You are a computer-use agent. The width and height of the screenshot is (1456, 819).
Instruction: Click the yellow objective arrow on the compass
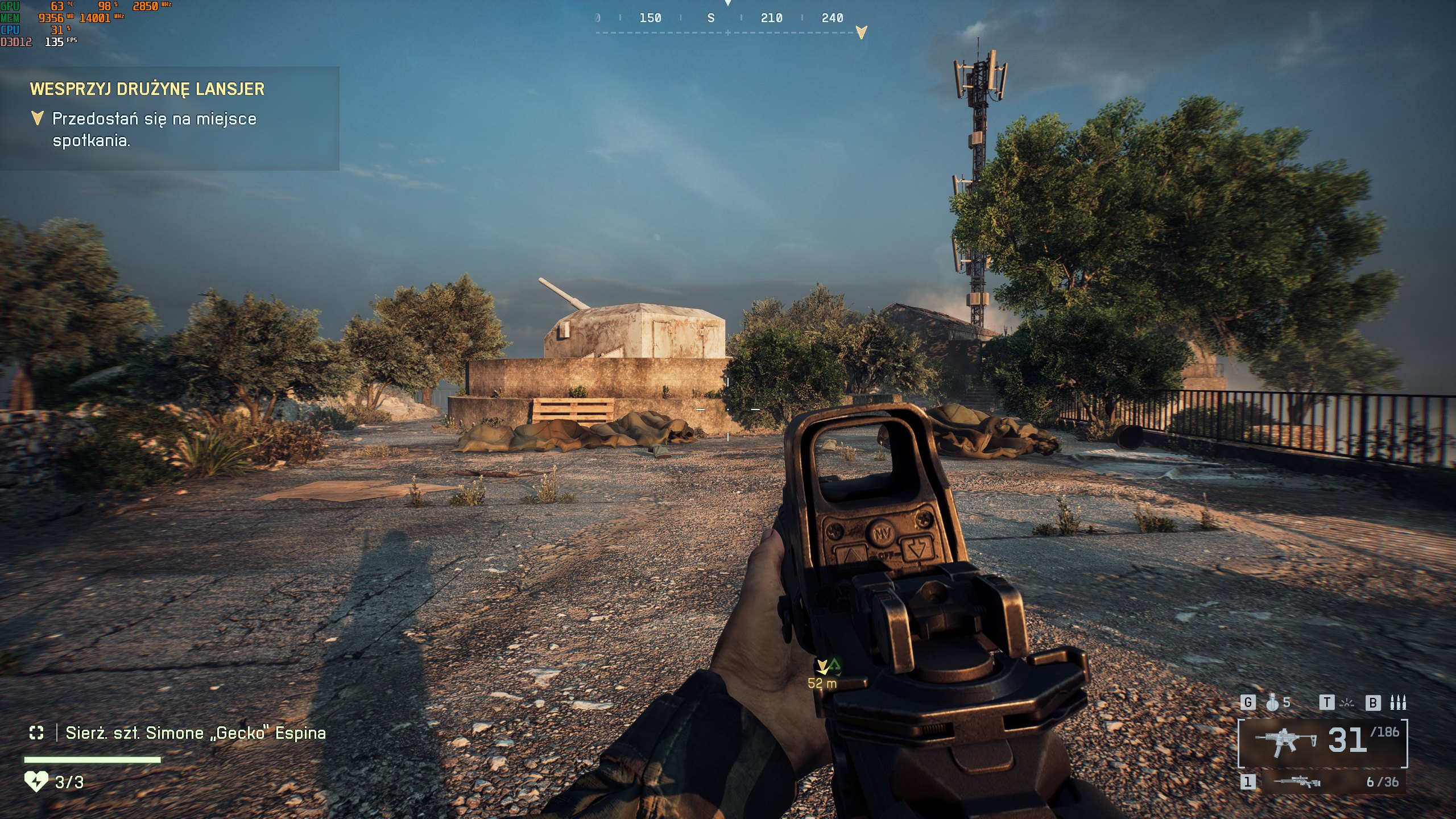(861, 32)
